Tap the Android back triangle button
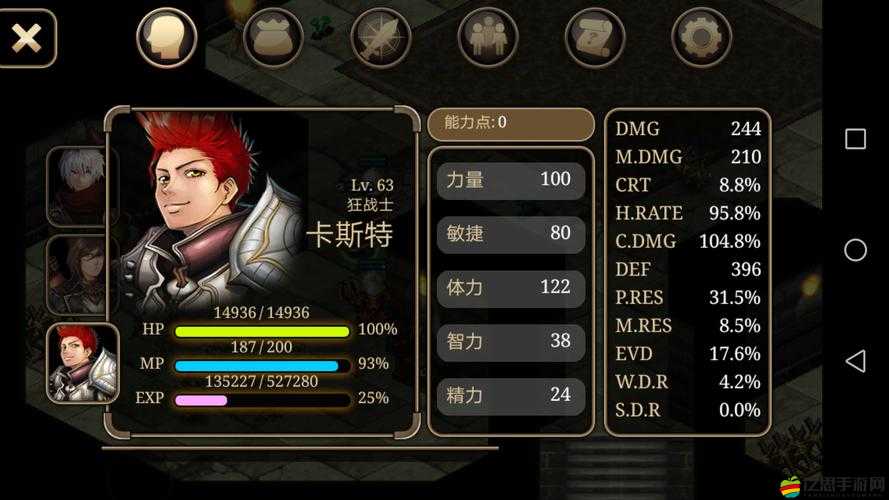The width and height of the screenshot is (889, 500). tap(855, 361)
